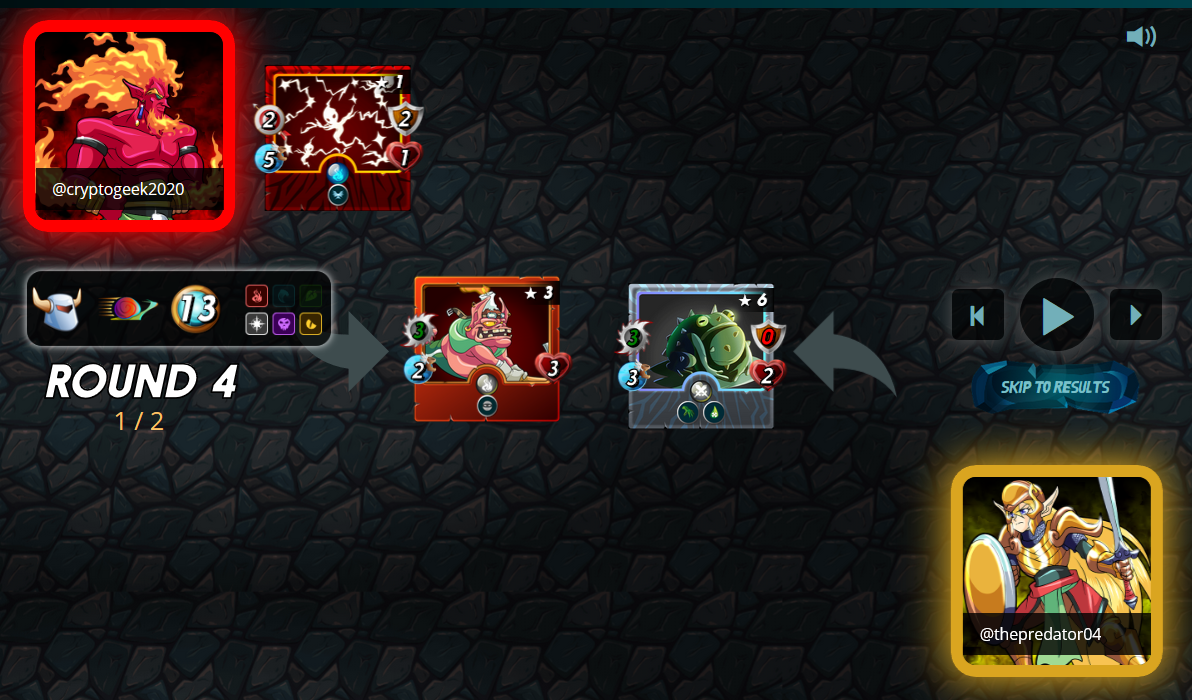Toggle the sound speaker icon
The image size is (1192, 700).
(1140, 37)
